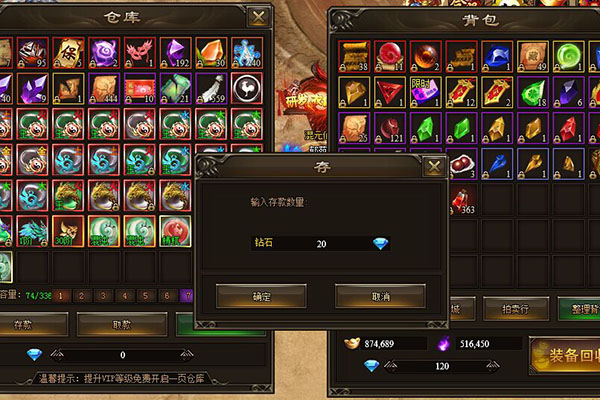The height and width of the screenshot is (400, 600).
Task: Select the red triangle gem in backpack
Action: click(389, 92)
